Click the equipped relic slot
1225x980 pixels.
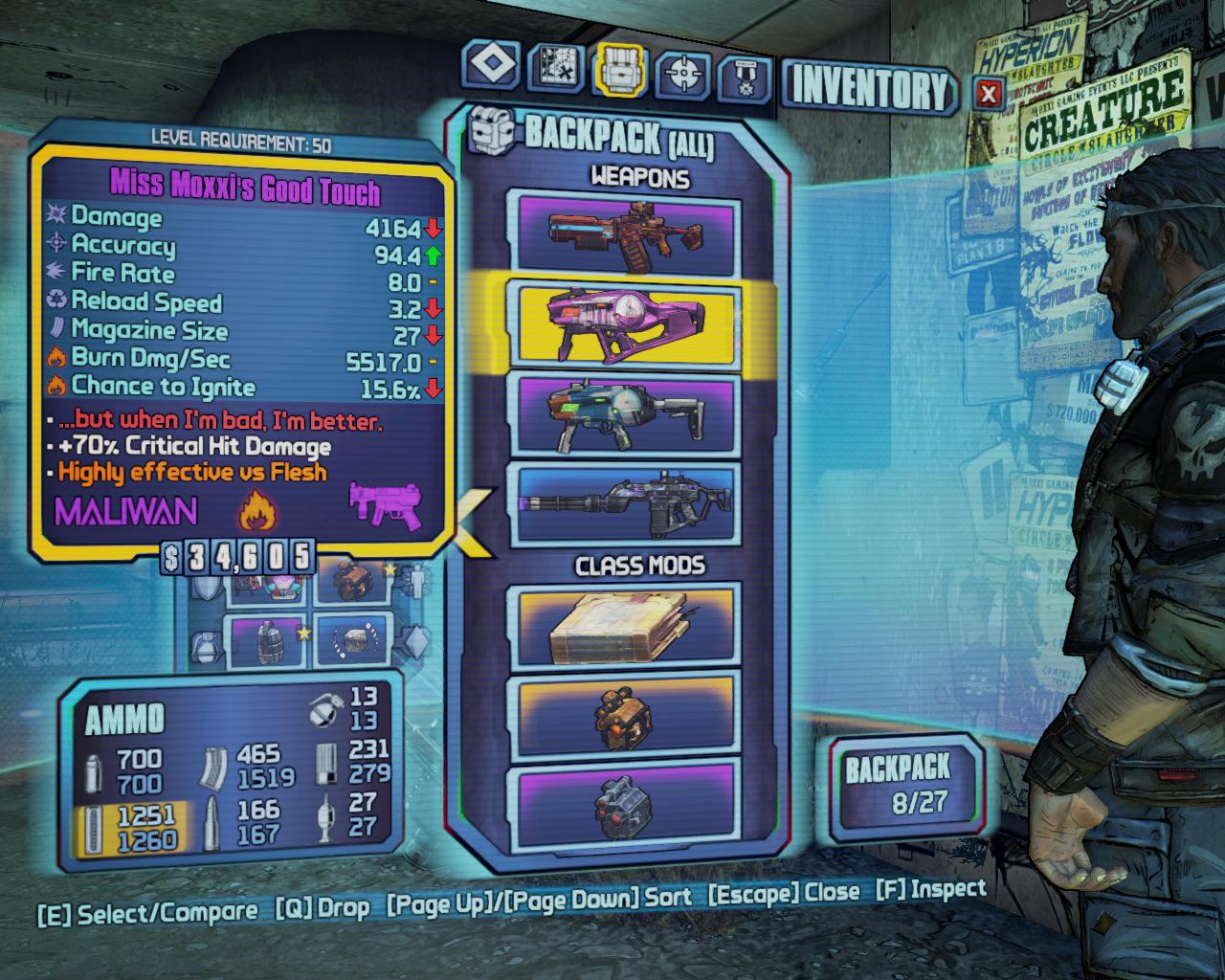coord(349,640)
